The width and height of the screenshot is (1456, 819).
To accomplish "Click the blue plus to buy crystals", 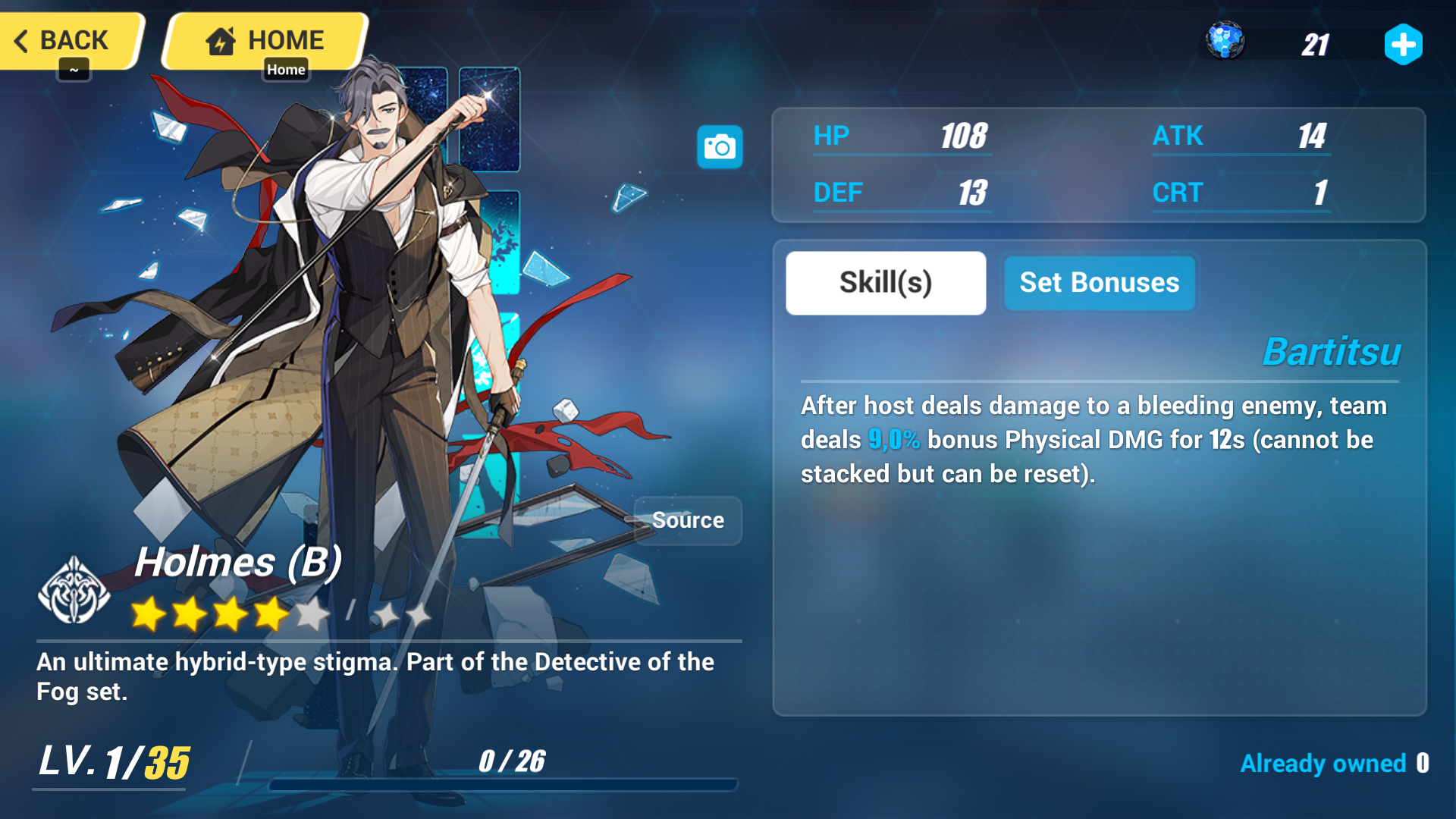I will tap(1404, 45).
